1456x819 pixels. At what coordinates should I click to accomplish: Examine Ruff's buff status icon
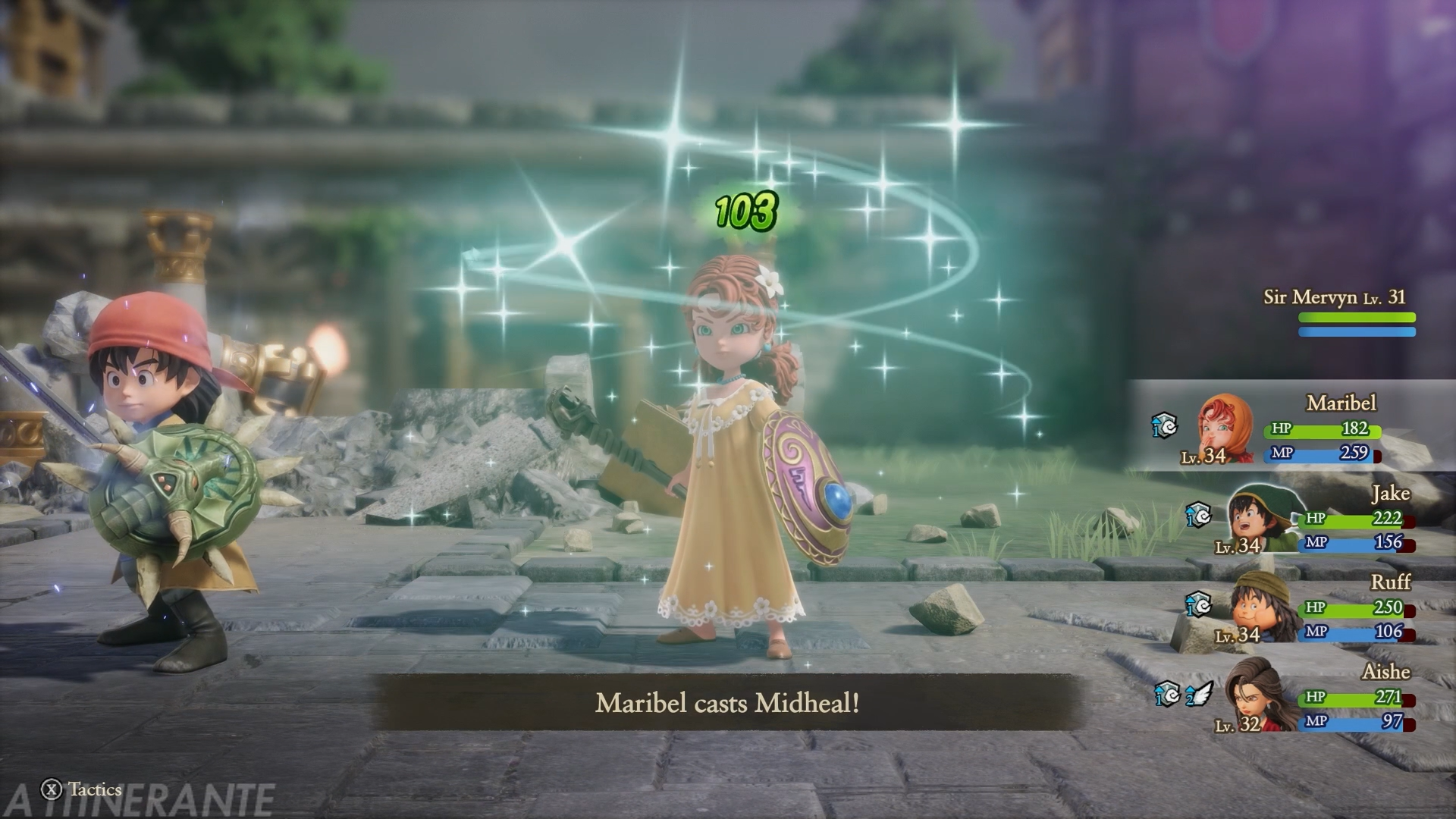click(1198, 604)
